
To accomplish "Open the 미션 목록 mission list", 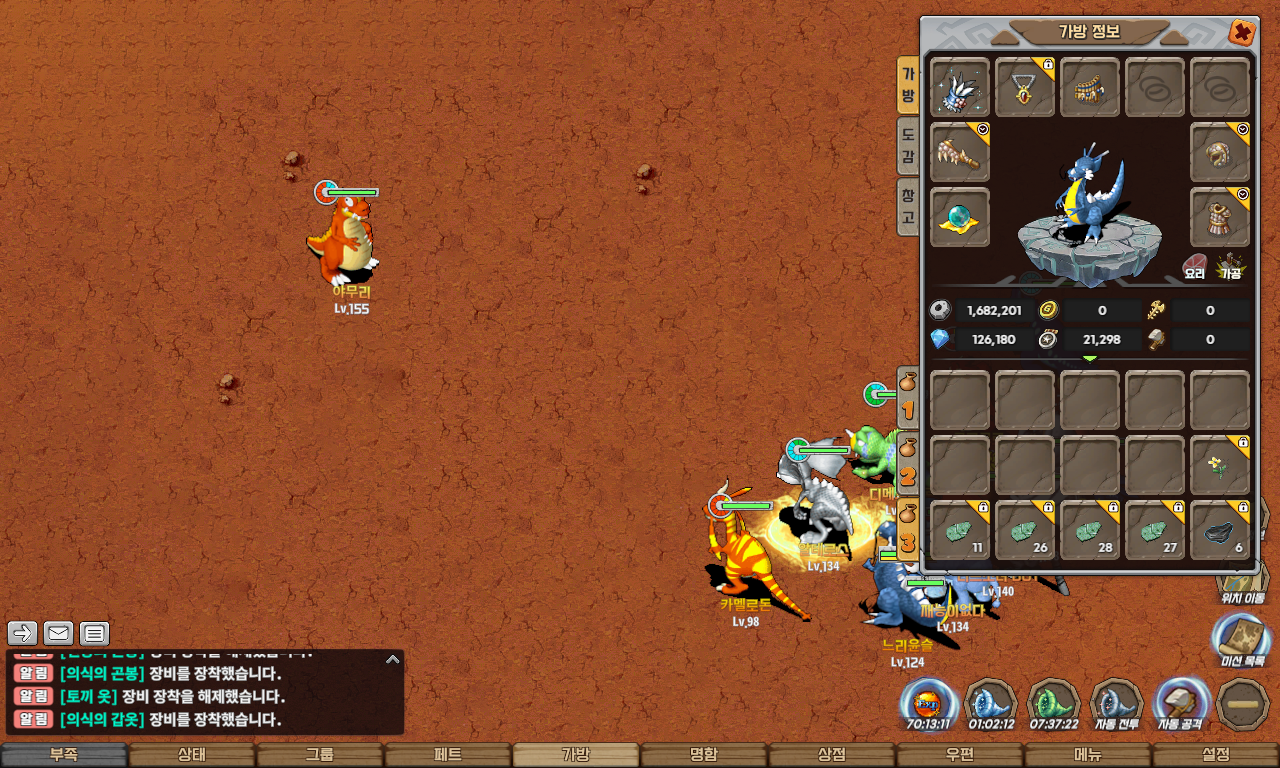I will coord(1242,640).
